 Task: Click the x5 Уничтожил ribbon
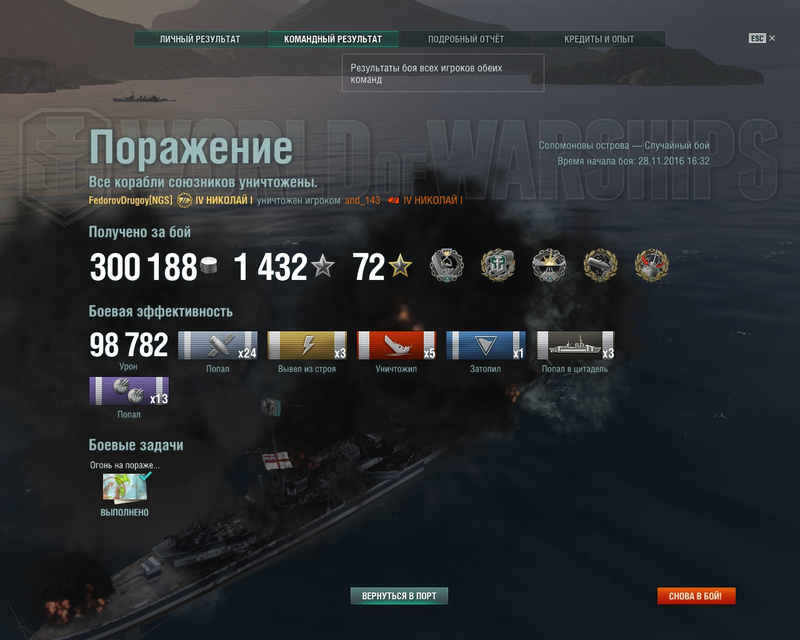tap(396, 345)
